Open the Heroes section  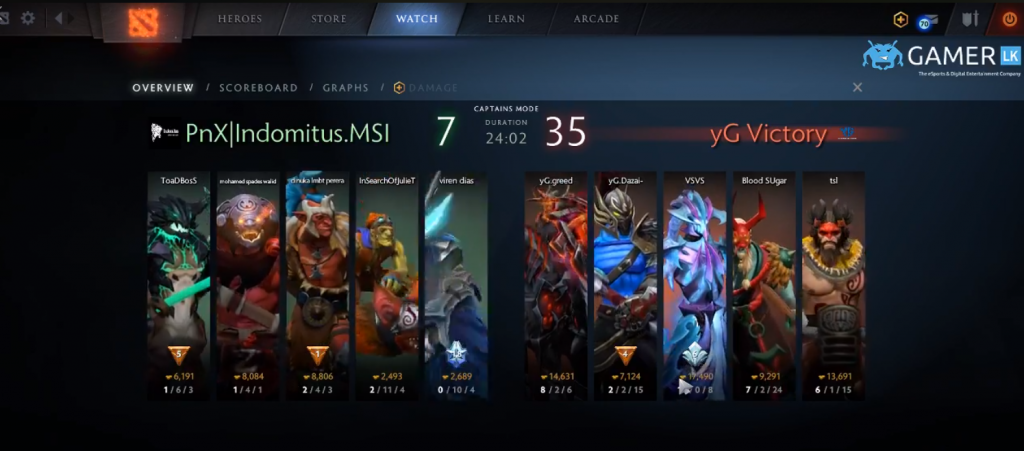pyautogui.click(x=241, y=19)
